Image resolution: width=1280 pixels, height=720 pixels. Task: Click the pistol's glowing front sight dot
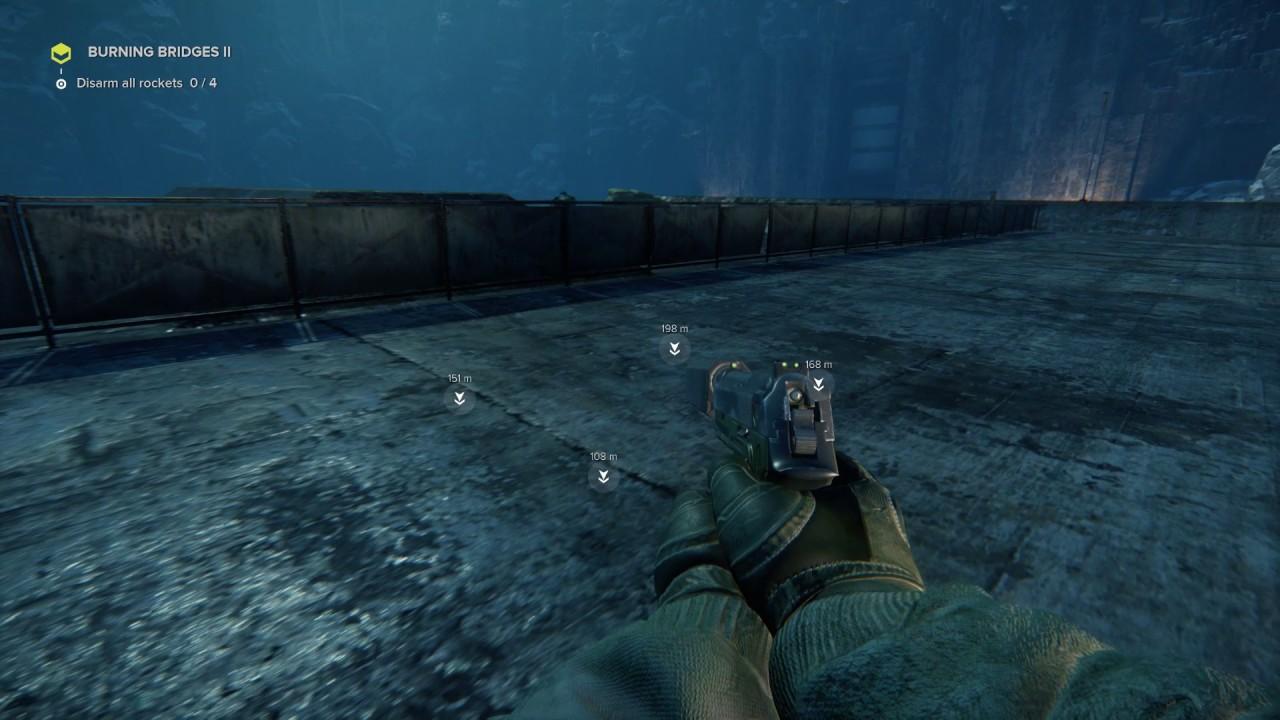coord(734,365)
